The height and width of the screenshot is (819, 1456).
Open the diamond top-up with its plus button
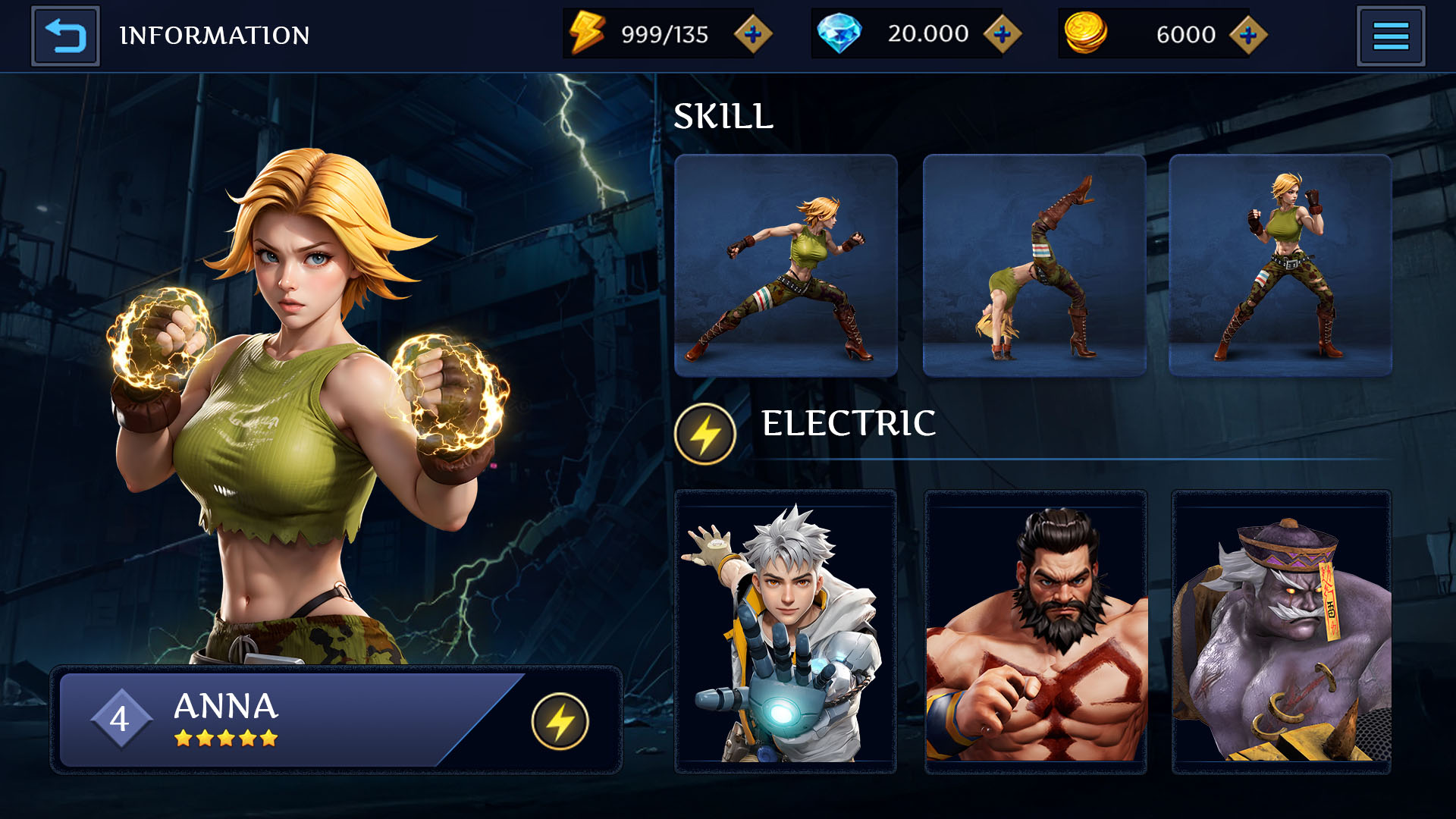coord(1003,33)
